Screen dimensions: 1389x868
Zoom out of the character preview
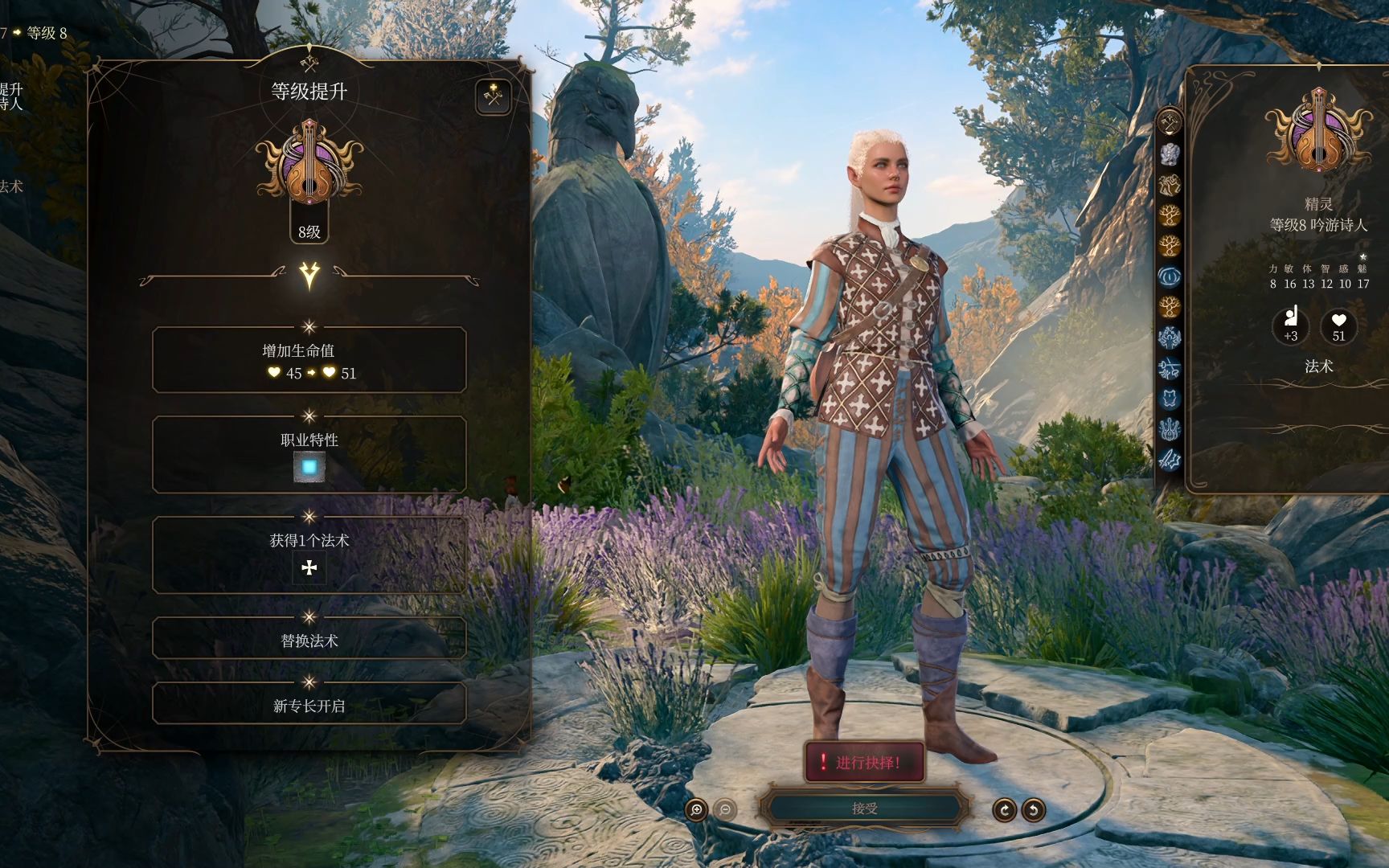[725, 809]
